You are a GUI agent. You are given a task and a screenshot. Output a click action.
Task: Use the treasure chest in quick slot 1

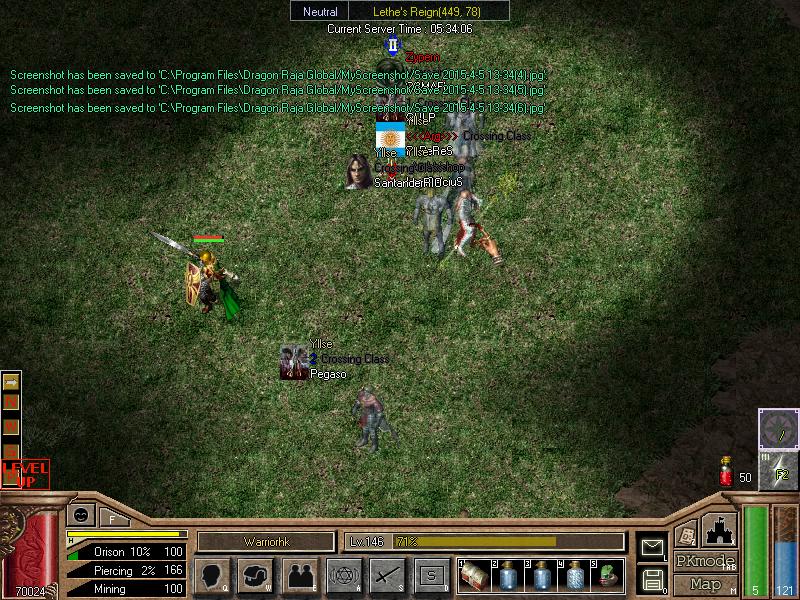[x=476, y=575]
